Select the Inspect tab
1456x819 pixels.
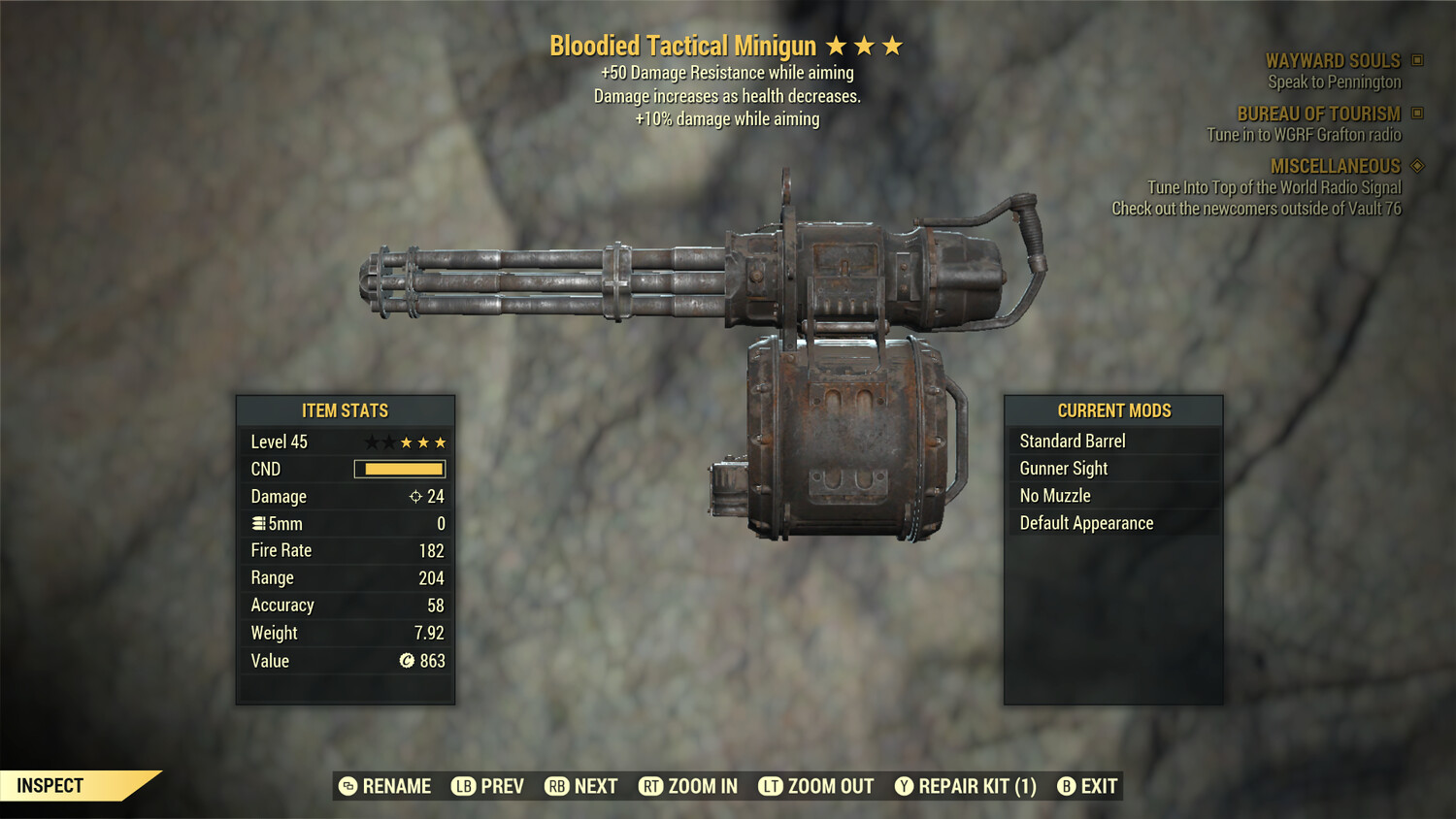click(50, 785)
